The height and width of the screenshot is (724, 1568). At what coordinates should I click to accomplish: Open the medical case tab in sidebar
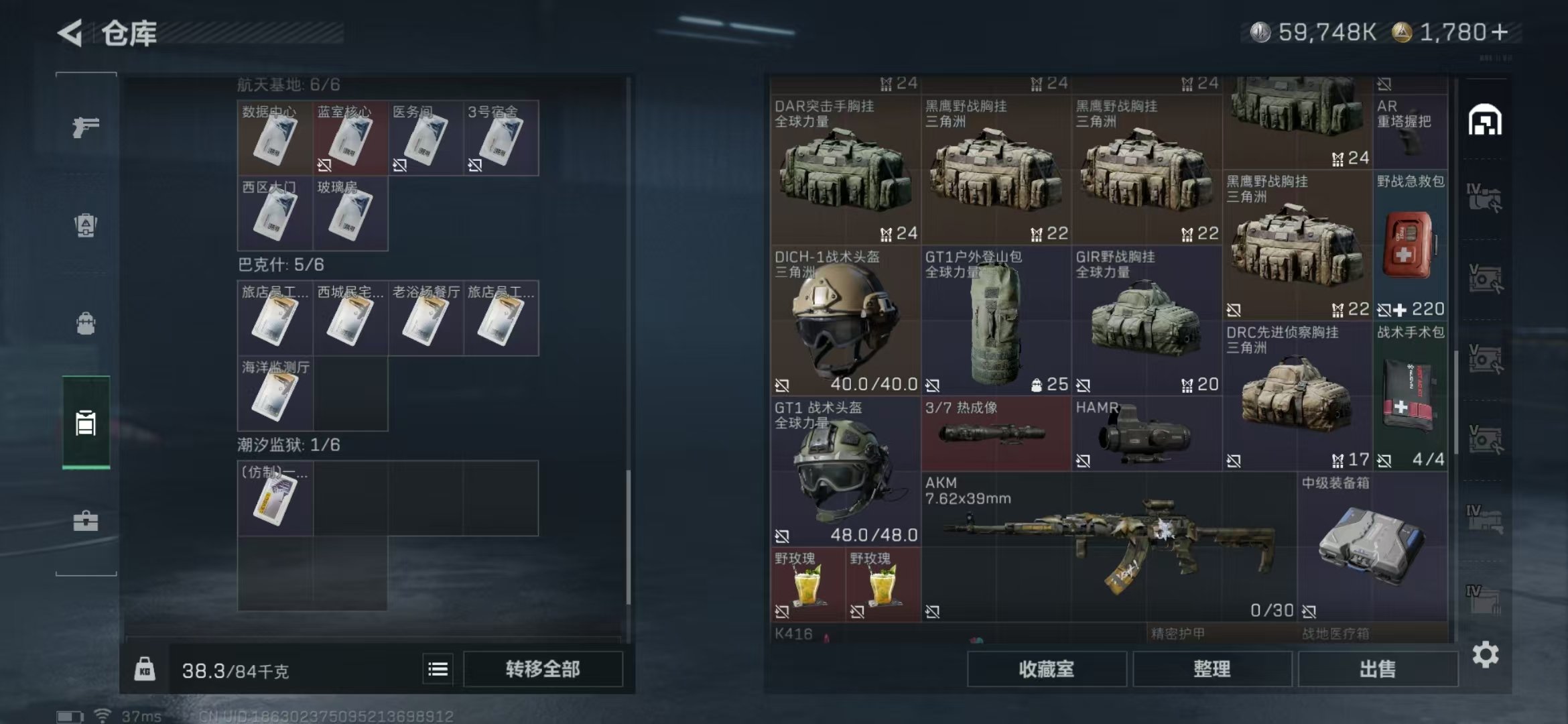86,521
